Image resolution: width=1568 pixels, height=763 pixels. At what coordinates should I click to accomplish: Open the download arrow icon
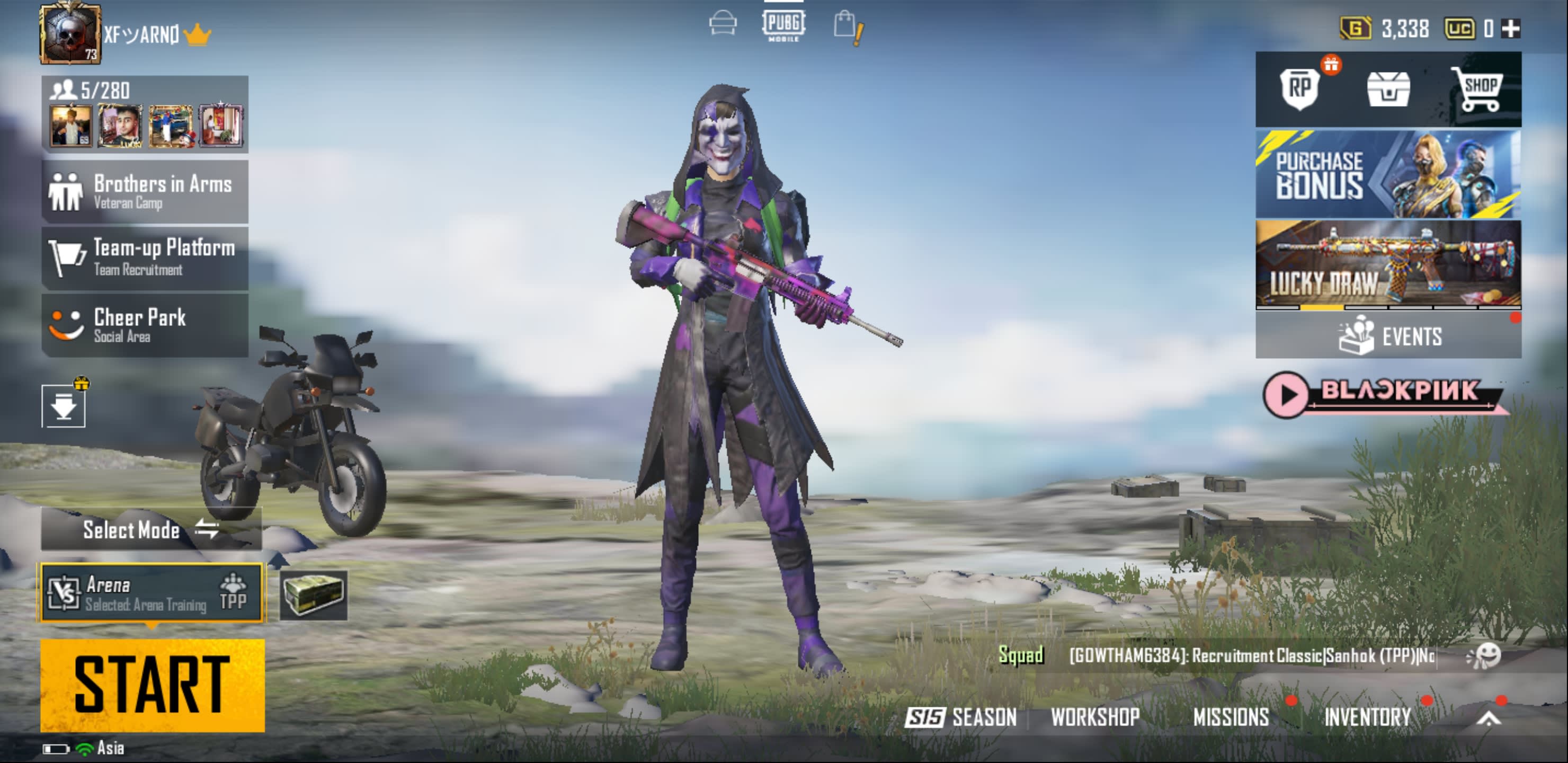64,406
